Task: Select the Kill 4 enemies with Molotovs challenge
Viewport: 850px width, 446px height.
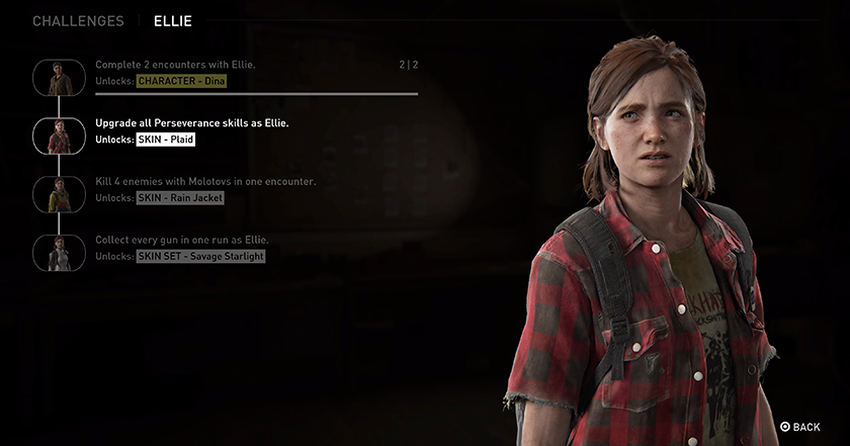Action: 205,181
